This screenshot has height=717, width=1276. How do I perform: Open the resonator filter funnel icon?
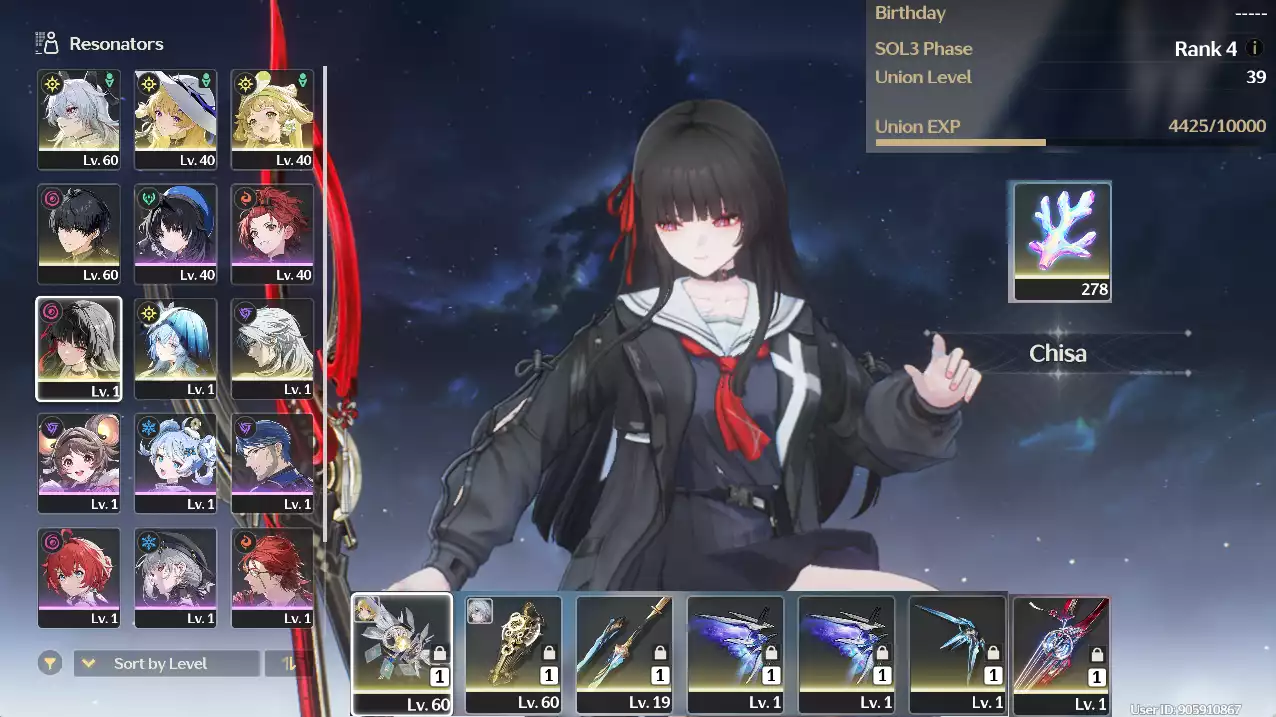[49, 663]
